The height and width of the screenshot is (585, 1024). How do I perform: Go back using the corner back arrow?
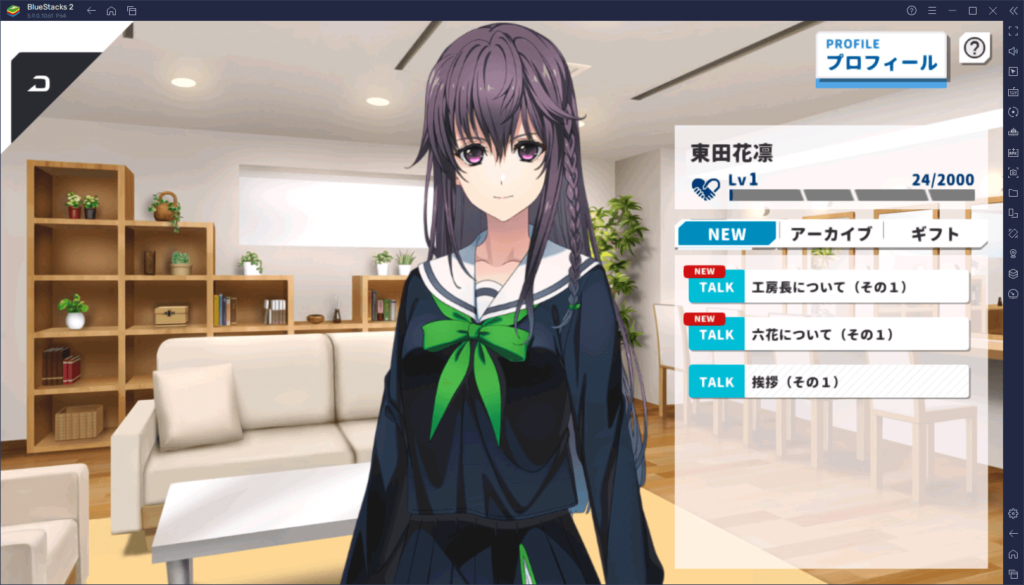[x=42, y=83]
